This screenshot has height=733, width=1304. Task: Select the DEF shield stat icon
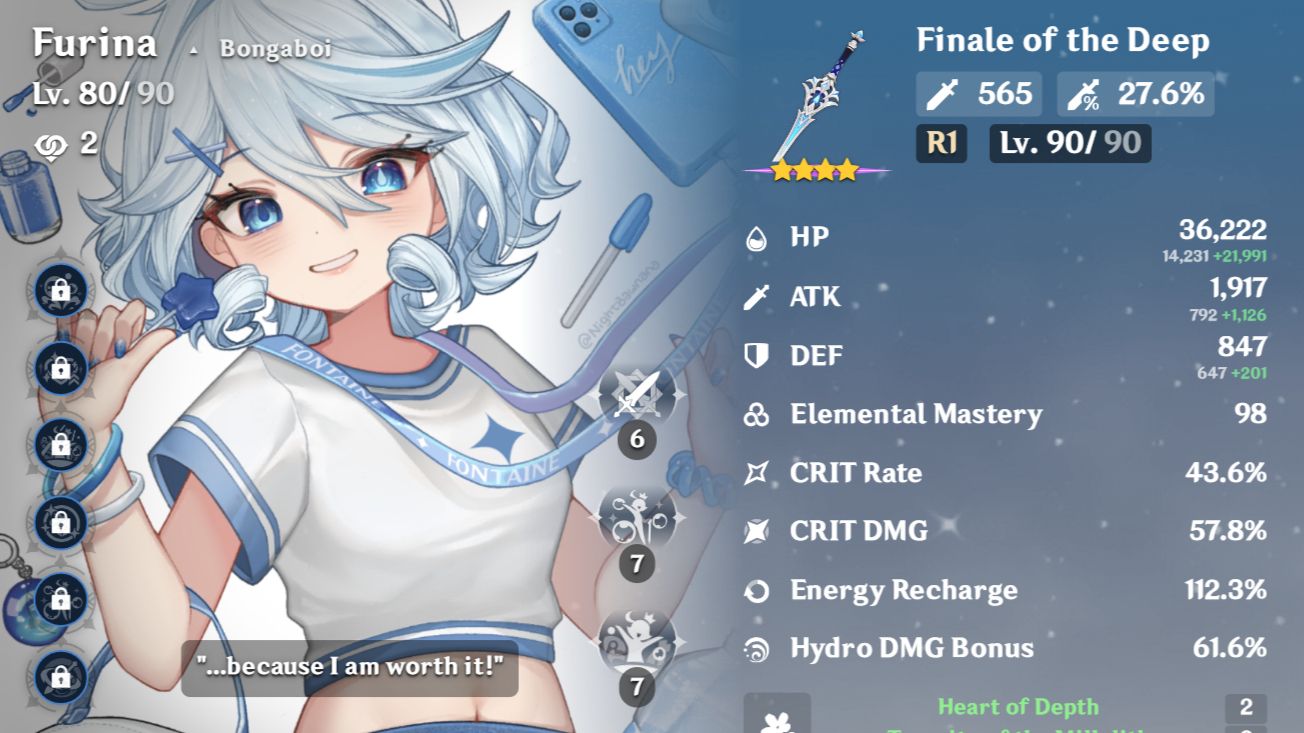pos(758,355)
